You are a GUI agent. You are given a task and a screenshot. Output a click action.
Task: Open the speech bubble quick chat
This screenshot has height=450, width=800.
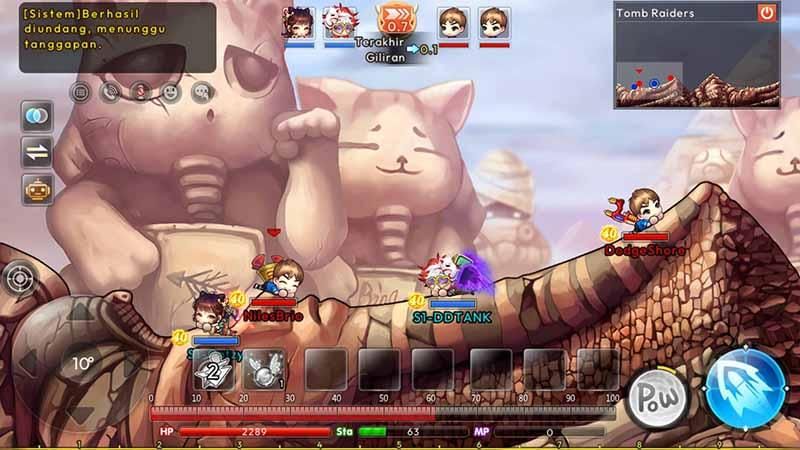tap(201, 92)
